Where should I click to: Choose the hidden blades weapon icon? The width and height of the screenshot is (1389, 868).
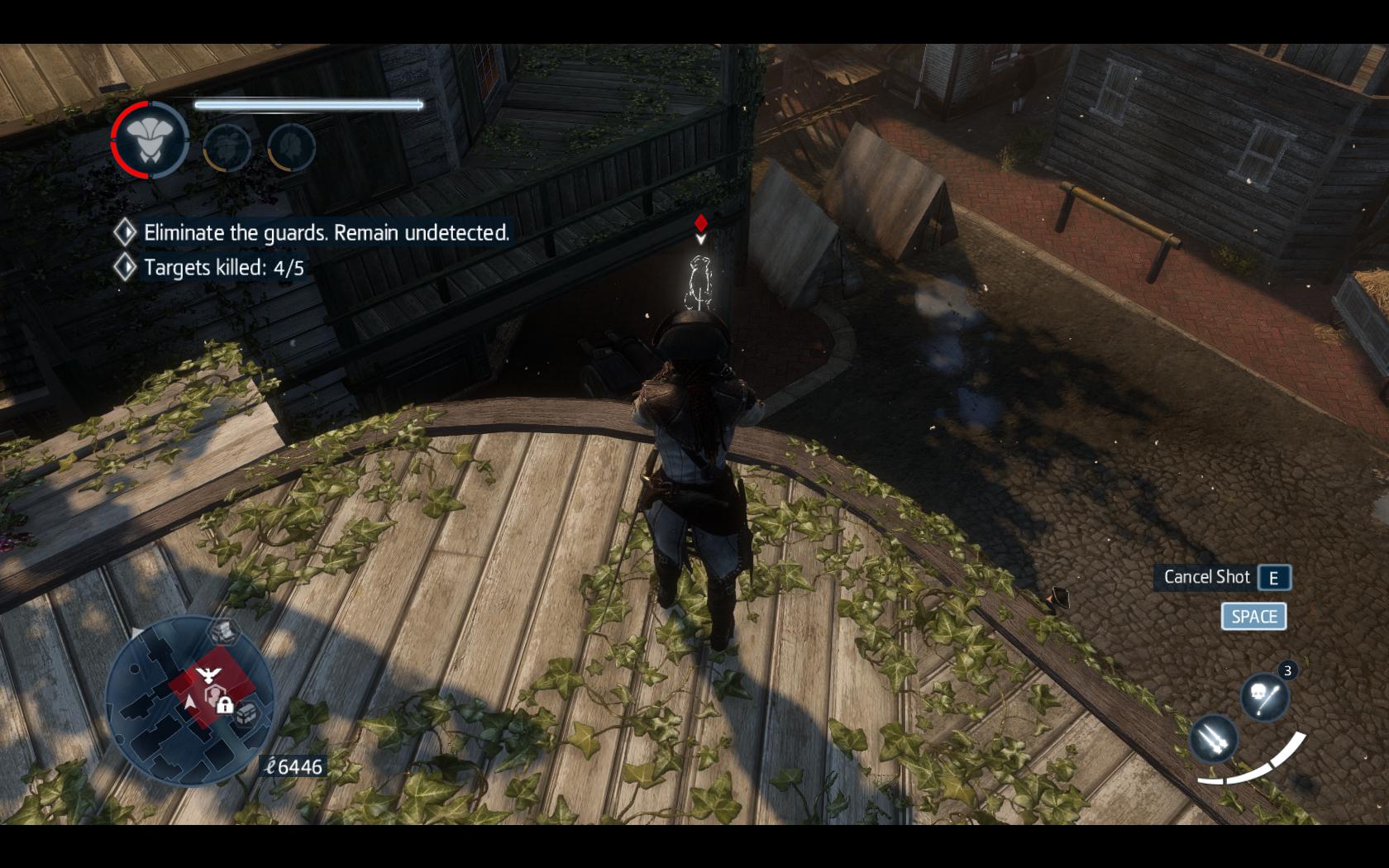point(1213,738)
